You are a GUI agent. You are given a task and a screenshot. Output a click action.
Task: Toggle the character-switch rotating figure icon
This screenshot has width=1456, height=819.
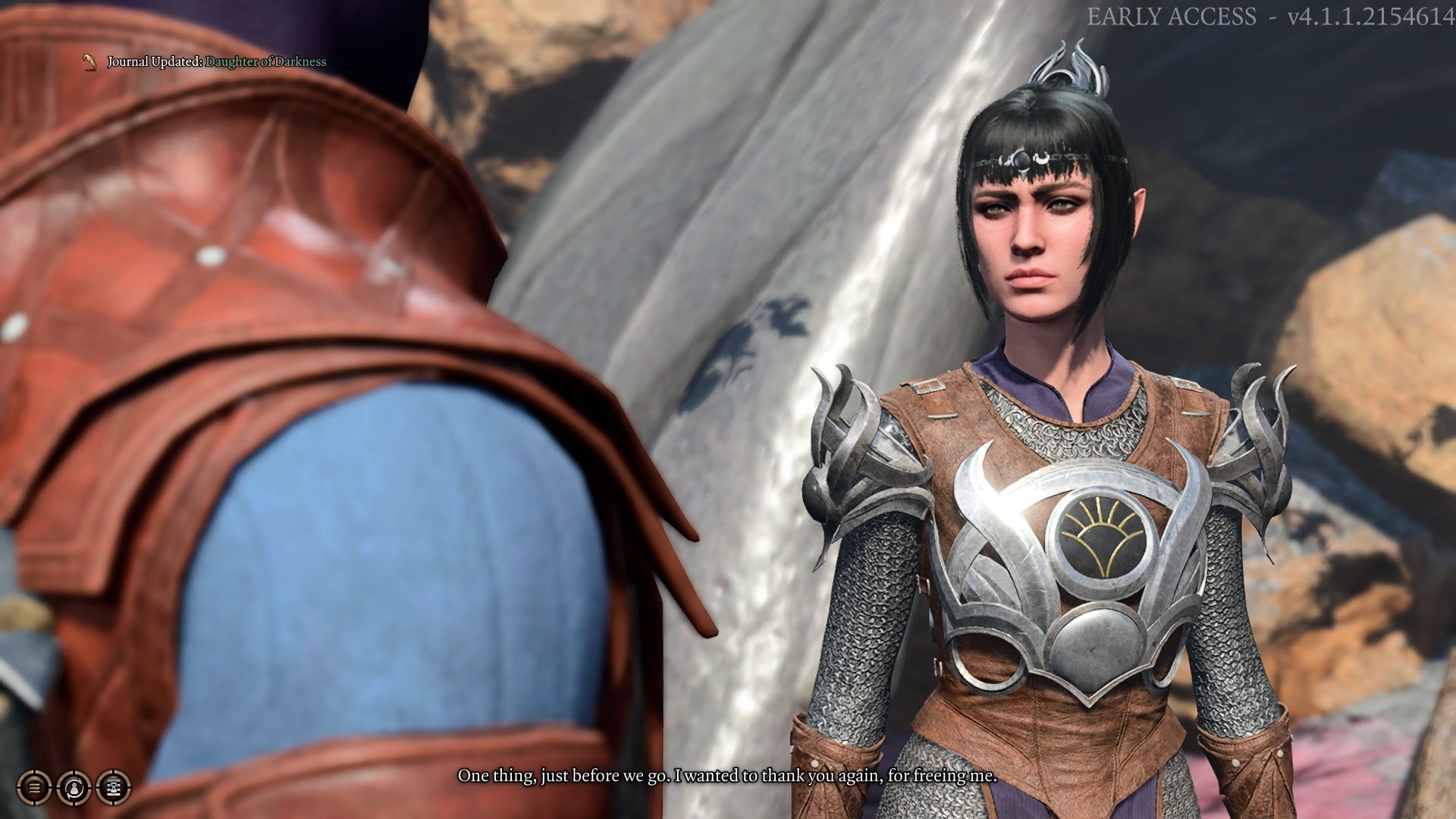coord(74,787)
